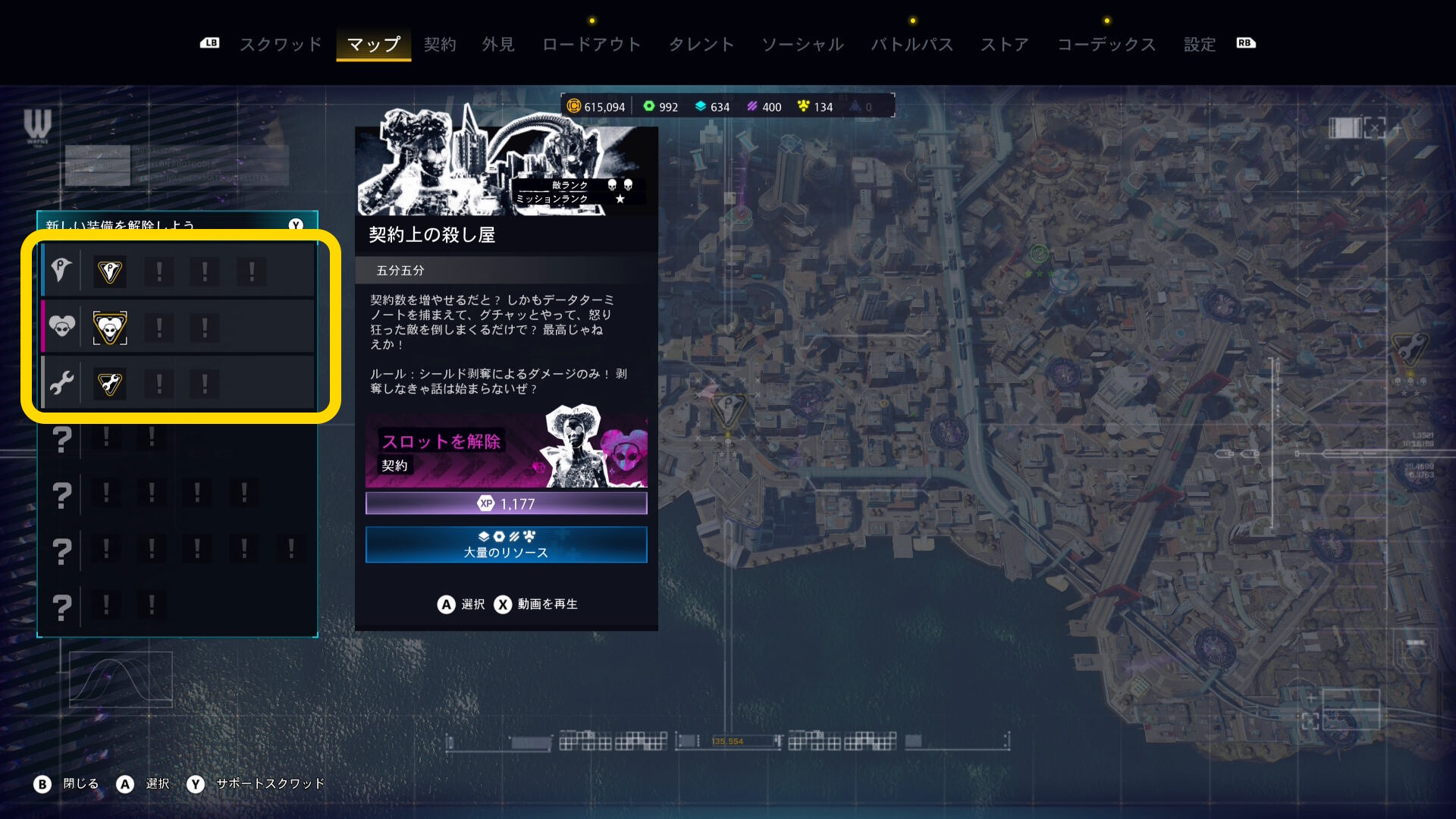
Task: Show the バトルパス tab
Action: tap(912, 44)
